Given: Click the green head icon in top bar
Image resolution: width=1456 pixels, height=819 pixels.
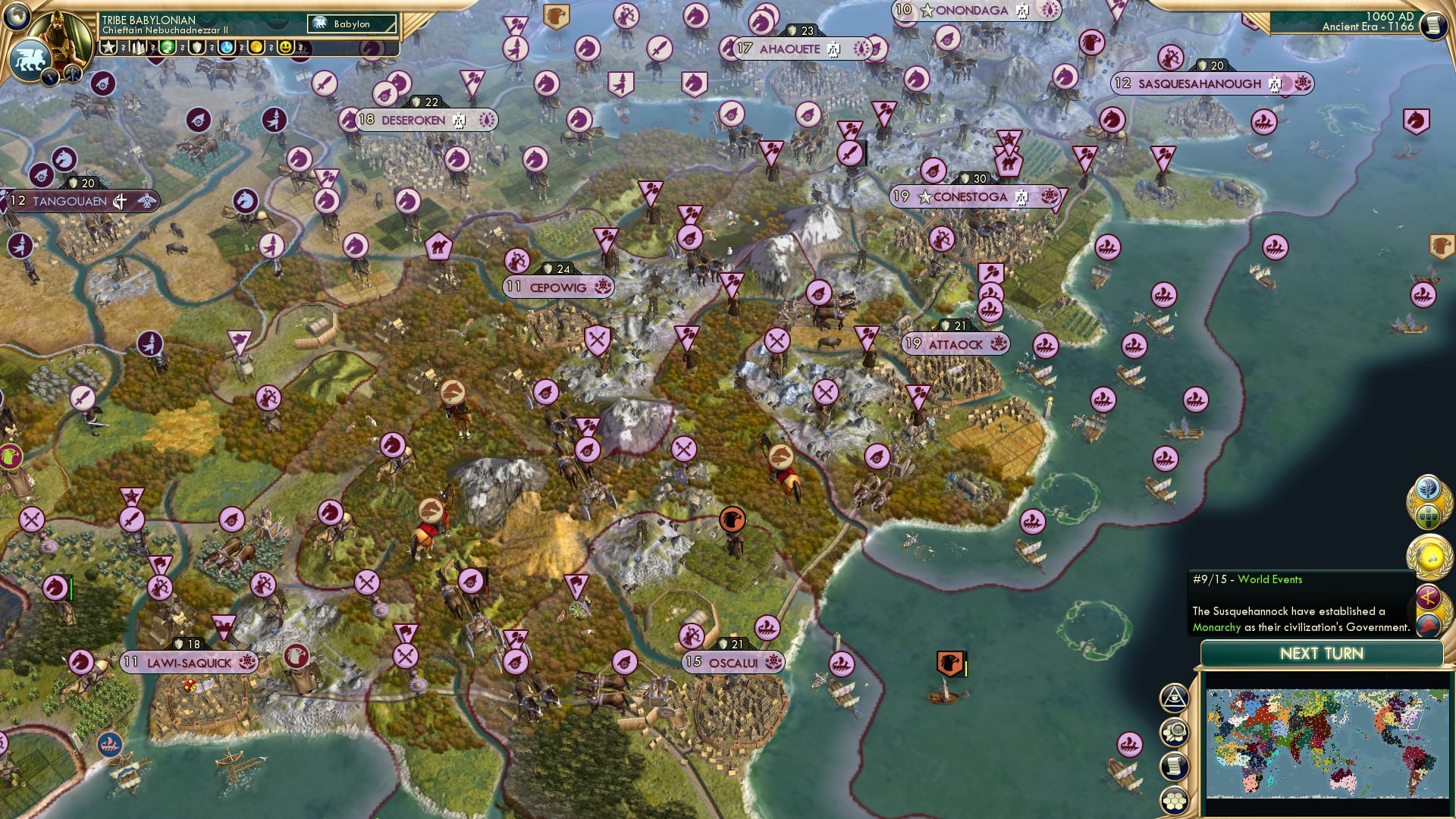Looking at the screenshot, I should pos(168,48).
